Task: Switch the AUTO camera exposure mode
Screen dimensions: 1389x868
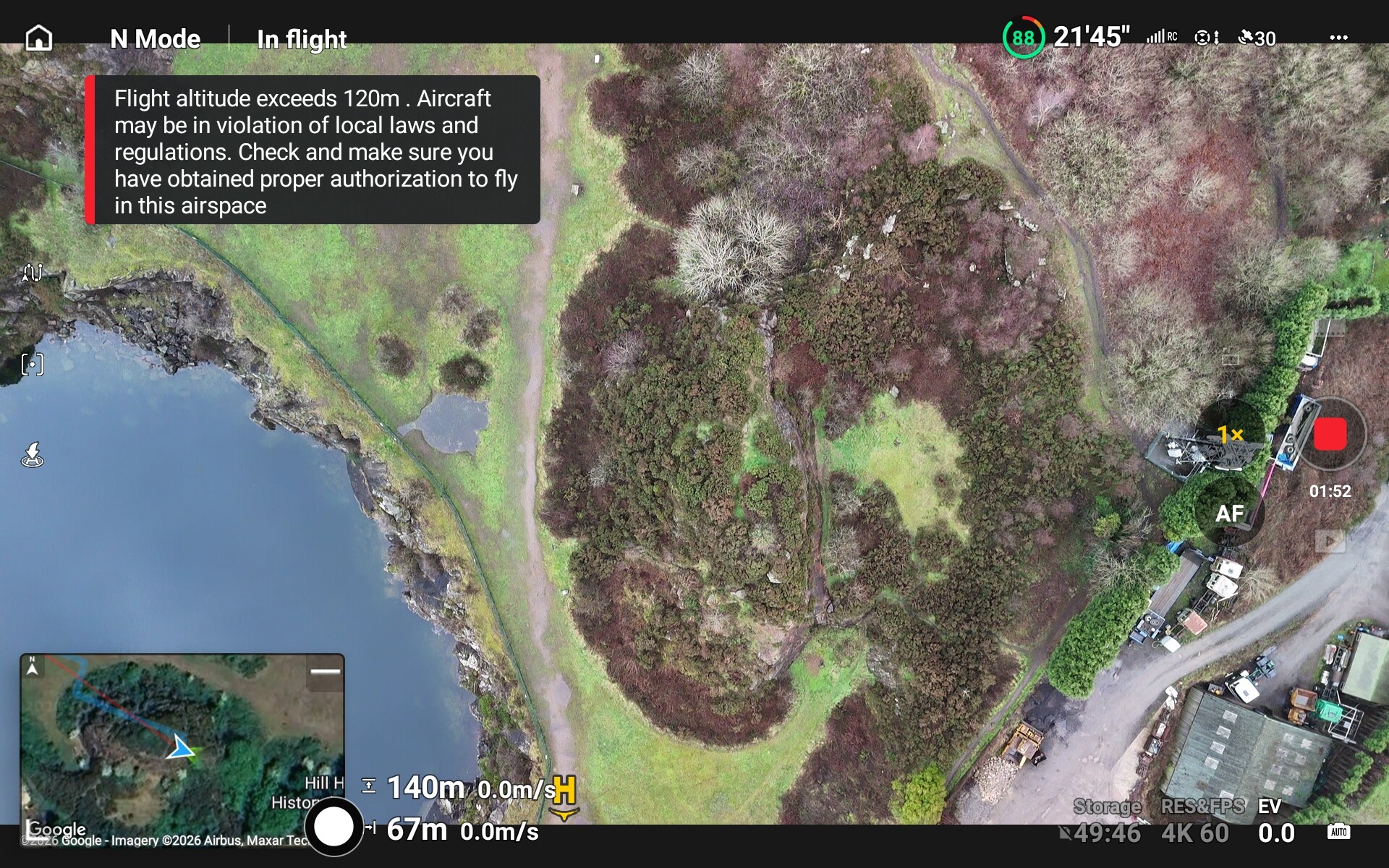Action: tap(1338, 832)
